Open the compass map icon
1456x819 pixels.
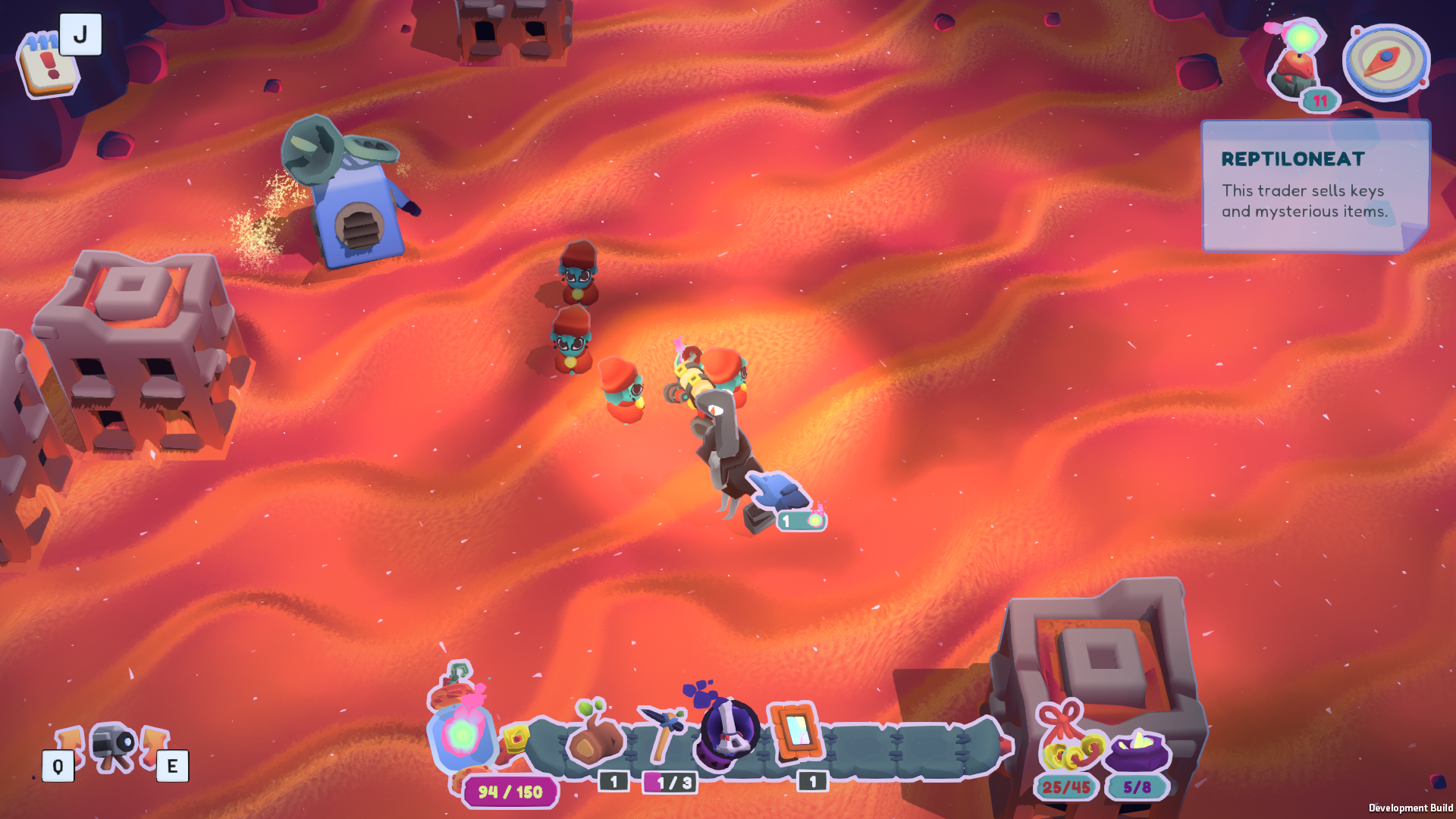click(1385, 62)
